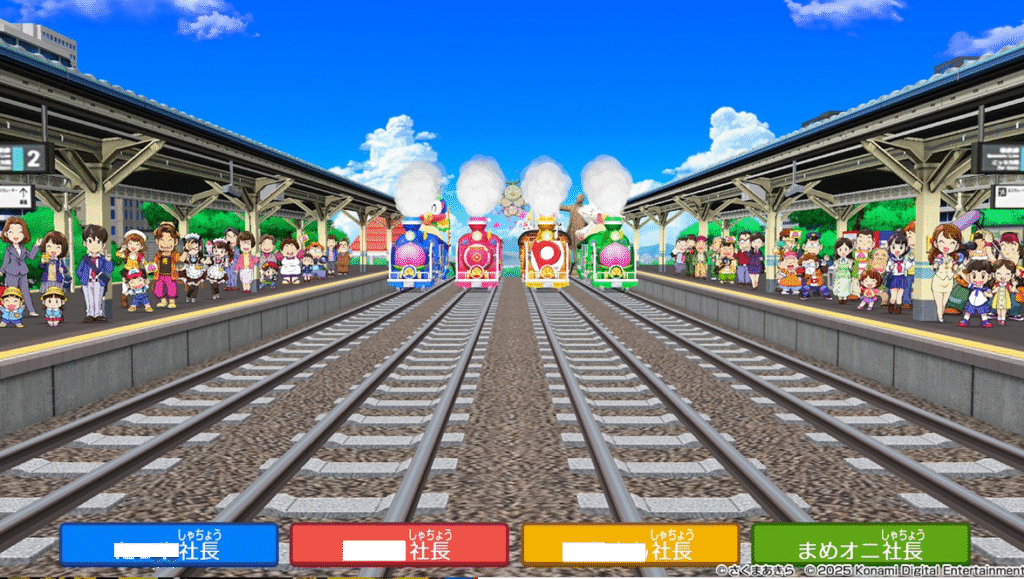The image size is (1024, 579).
Task: Select the blue president name plate
Action: [168, 545]
